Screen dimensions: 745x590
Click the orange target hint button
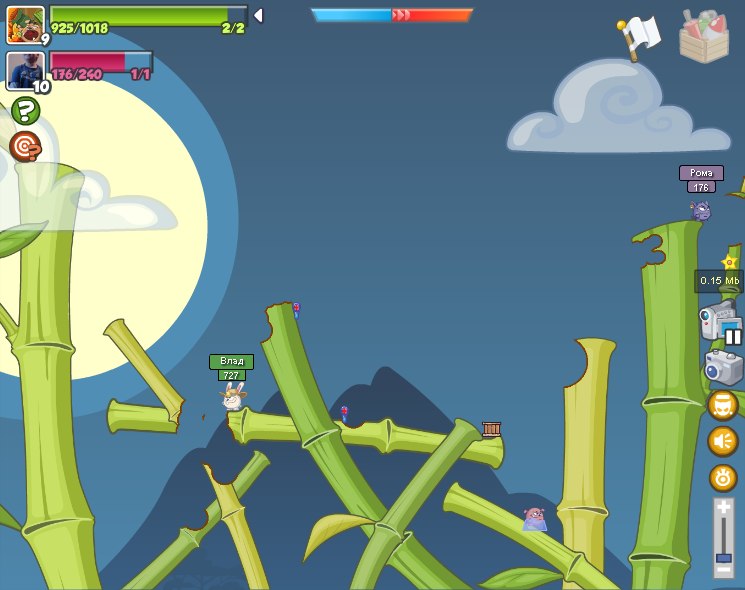25,147
